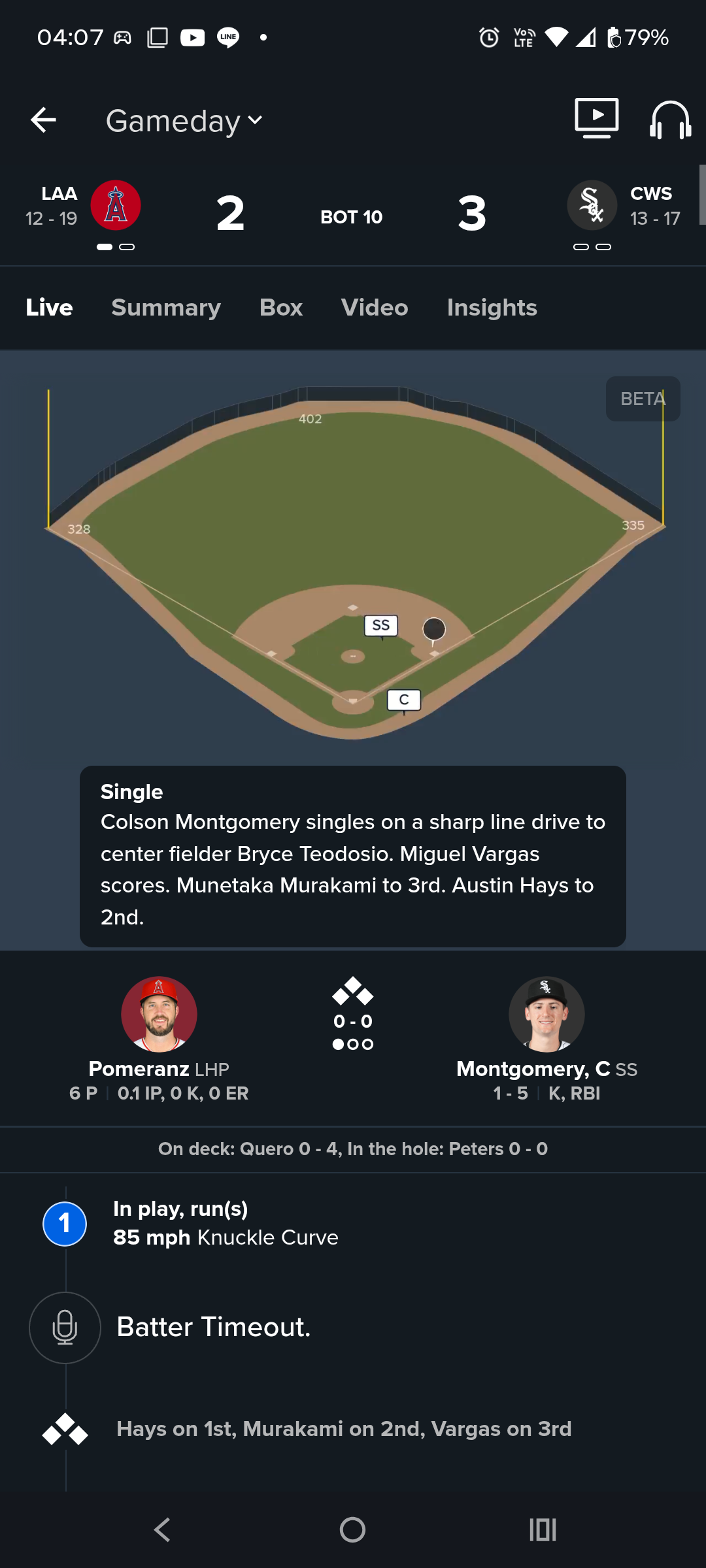Select the Live tab
Image resolution: width=706 pixels, height=1568 pixels.
(49, 308)
